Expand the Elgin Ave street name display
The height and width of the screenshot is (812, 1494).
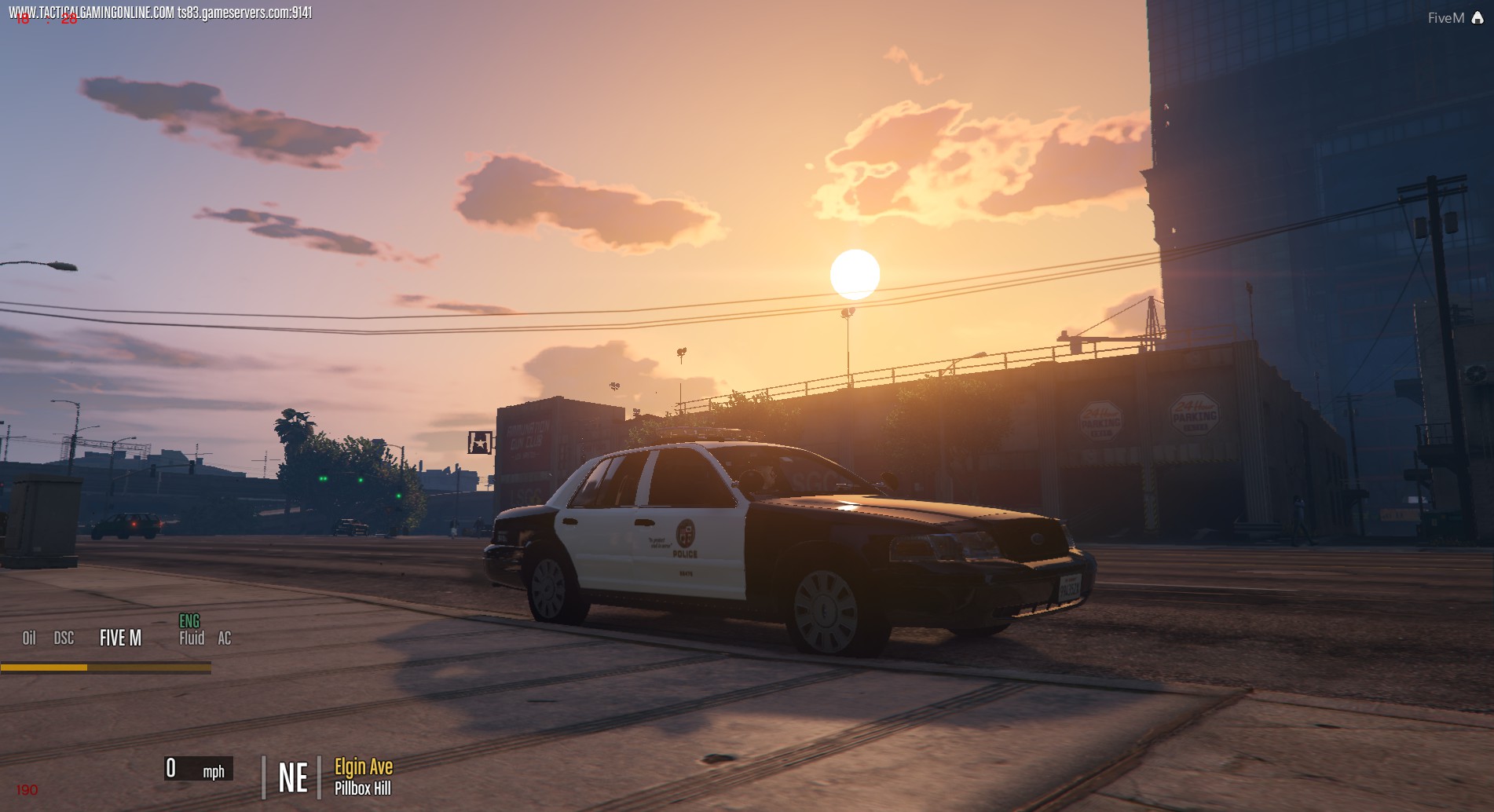[x=363, y=767]
